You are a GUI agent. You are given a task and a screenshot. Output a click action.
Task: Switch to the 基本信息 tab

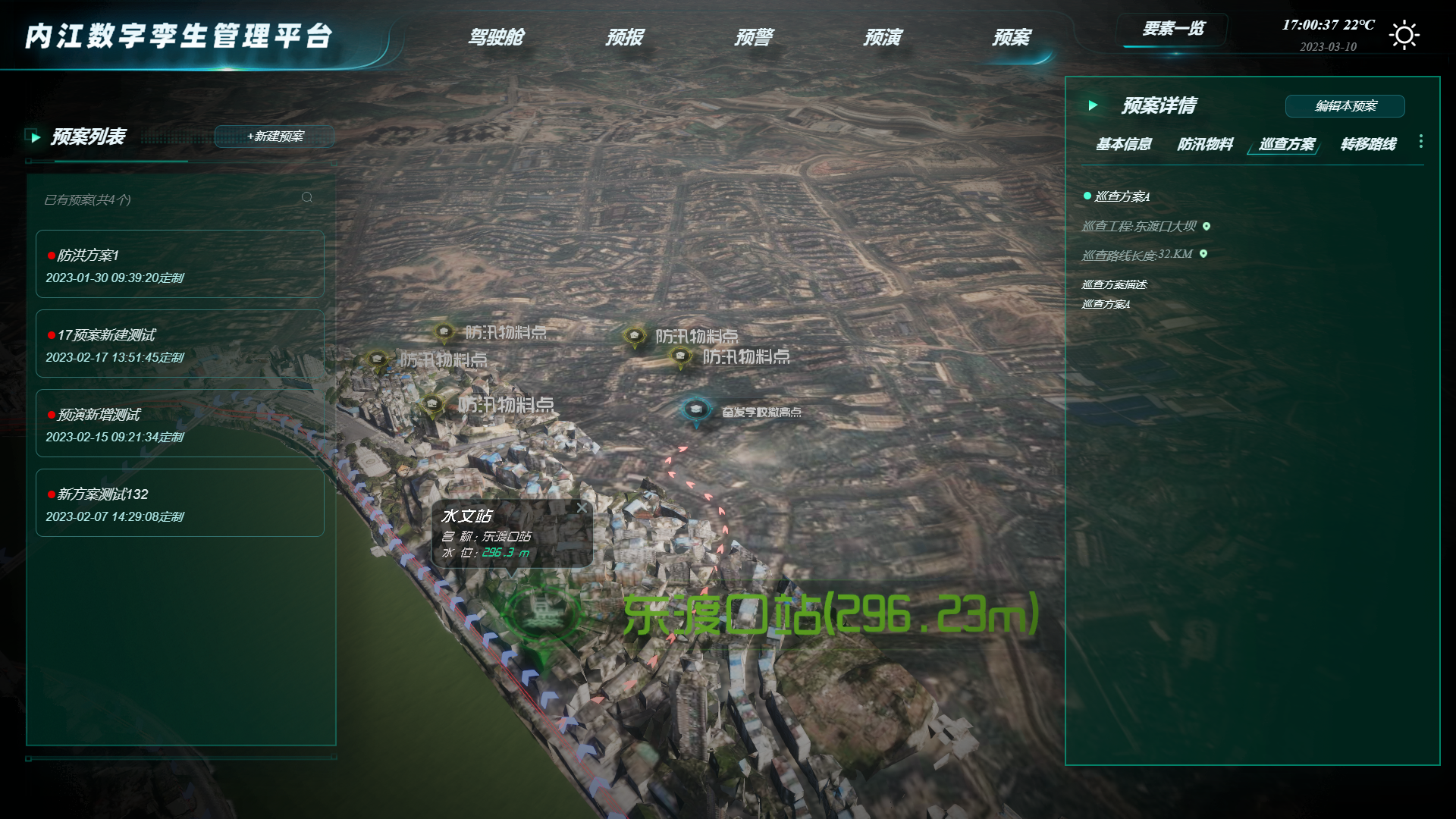coord(1123,144)
